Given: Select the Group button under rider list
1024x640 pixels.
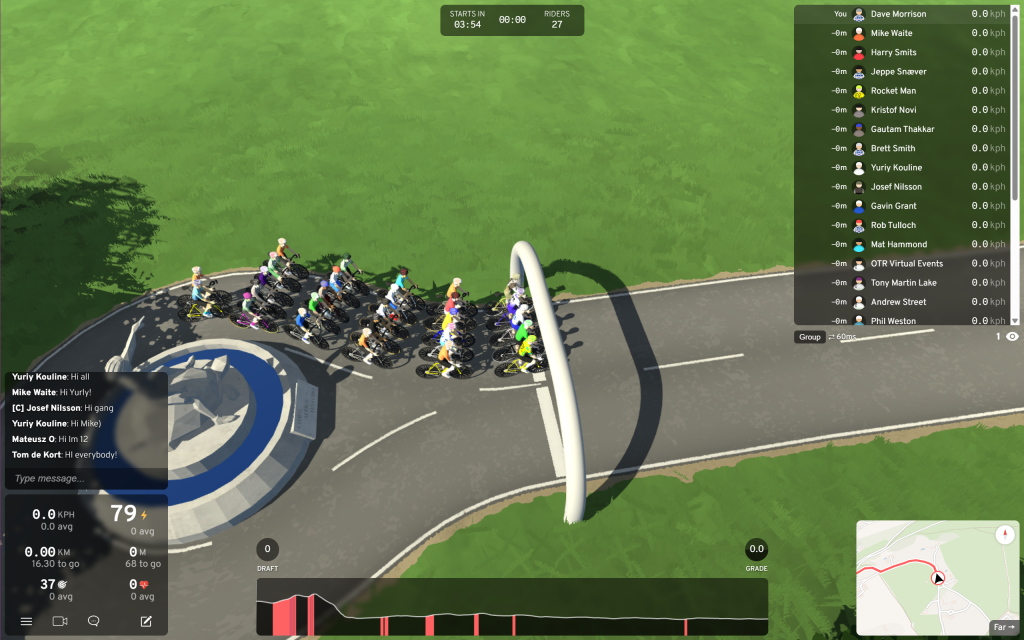Looking at the screenshot, I should pos(809,337).
